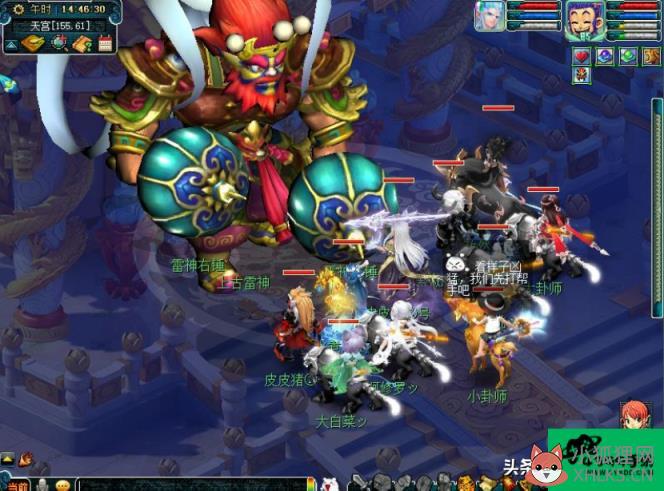Open the scroll with green question mark

[x=81, y=43]
